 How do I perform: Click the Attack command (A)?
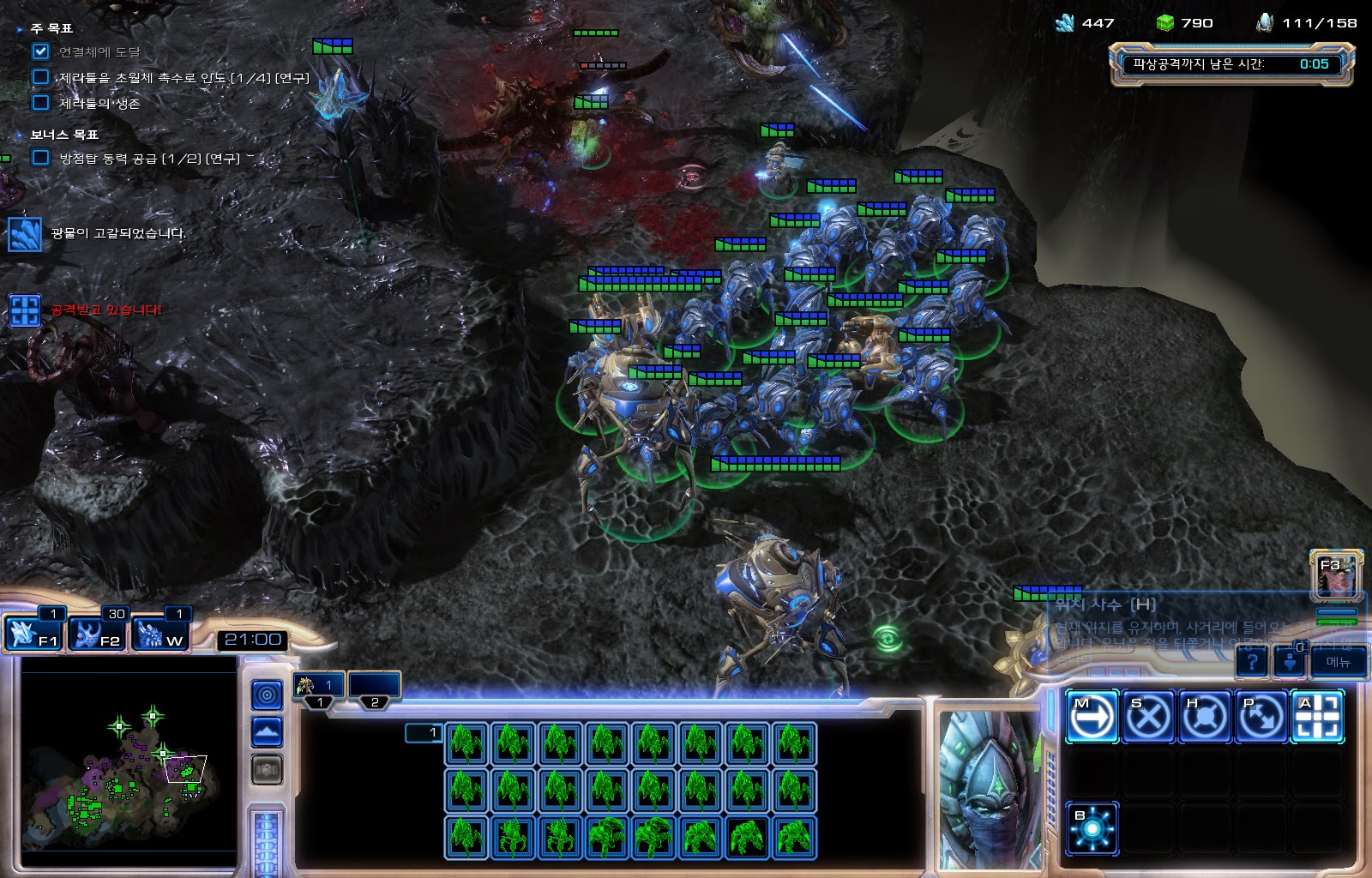click(x=1317, y=716)
